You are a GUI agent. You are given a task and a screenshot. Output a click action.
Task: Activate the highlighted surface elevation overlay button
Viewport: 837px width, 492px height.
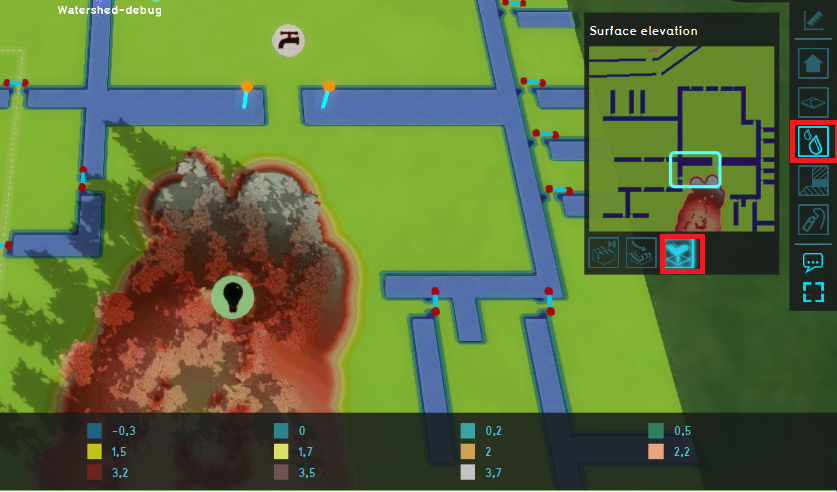(683, 253)
